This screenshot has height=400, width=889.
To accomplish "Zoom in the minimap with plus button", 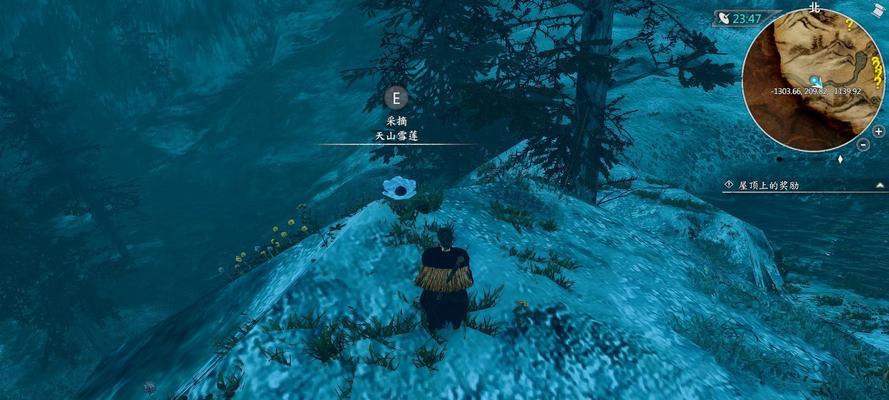I will [878, 132].
